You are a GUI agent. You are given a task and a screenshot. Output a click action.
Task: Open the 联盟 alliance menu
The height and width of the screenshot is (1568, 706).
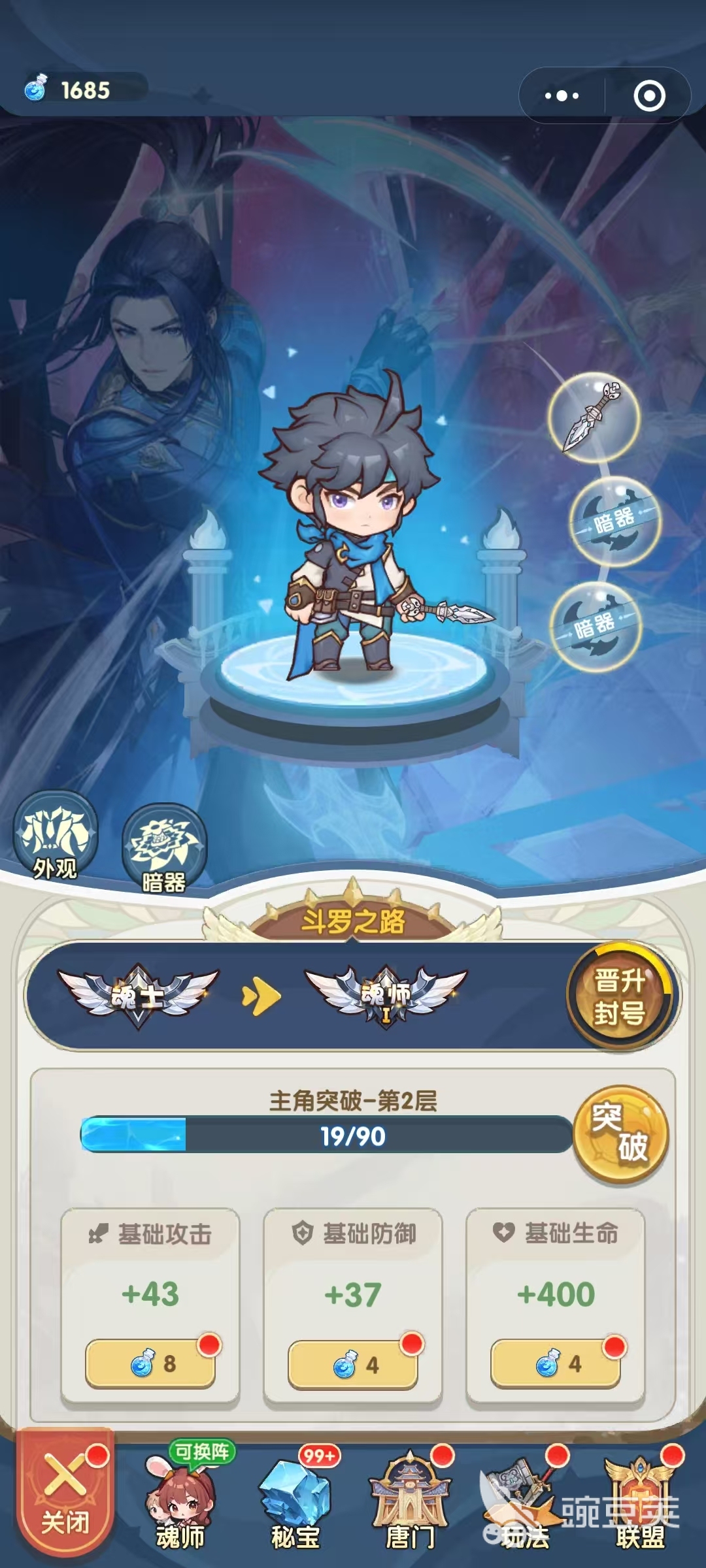pyautogui.click(x=640, y=1503)
